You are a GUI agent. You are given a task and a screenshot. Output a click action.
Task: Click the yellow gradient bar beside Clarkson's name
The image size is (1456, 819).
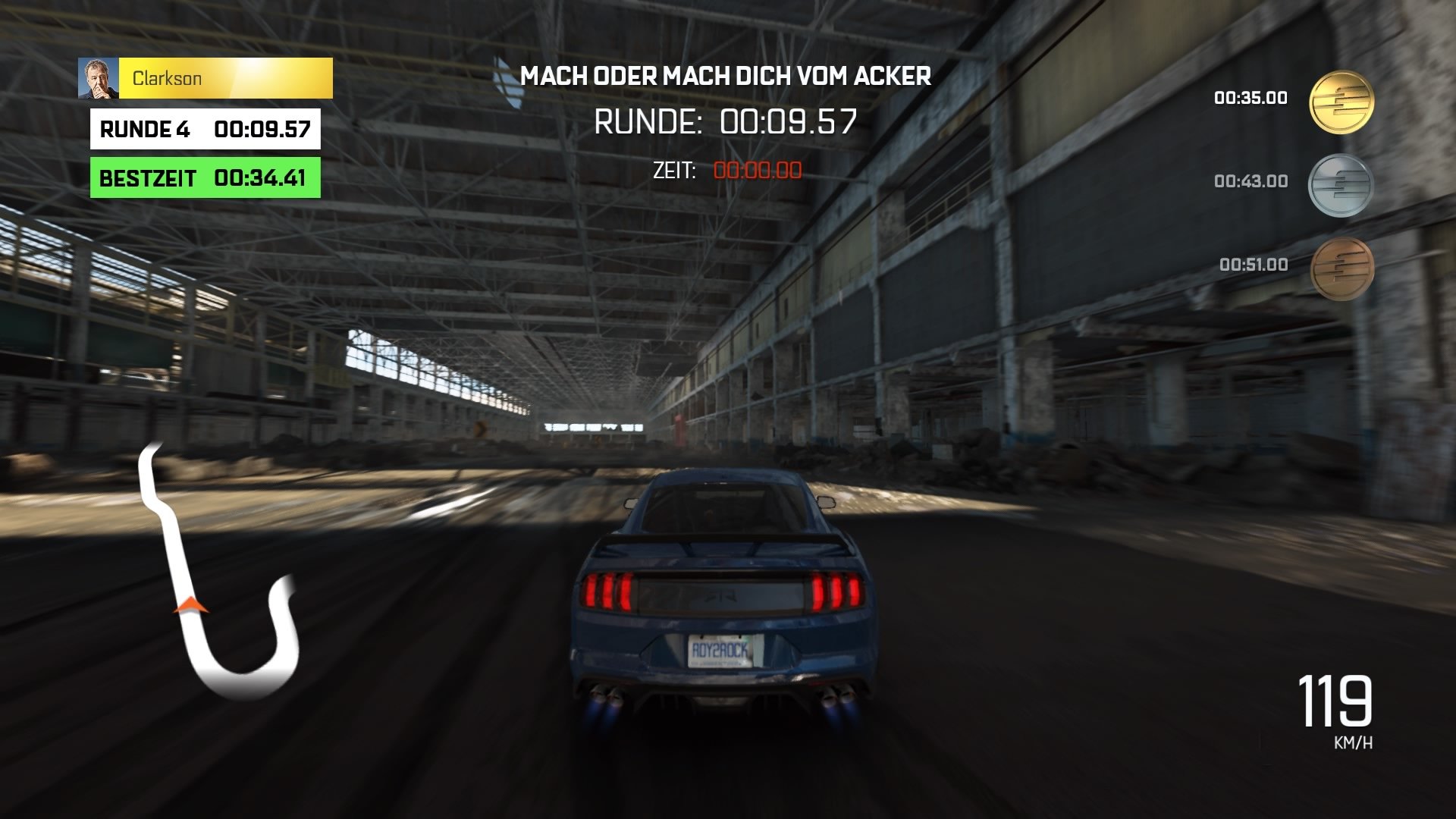(281, 77)
